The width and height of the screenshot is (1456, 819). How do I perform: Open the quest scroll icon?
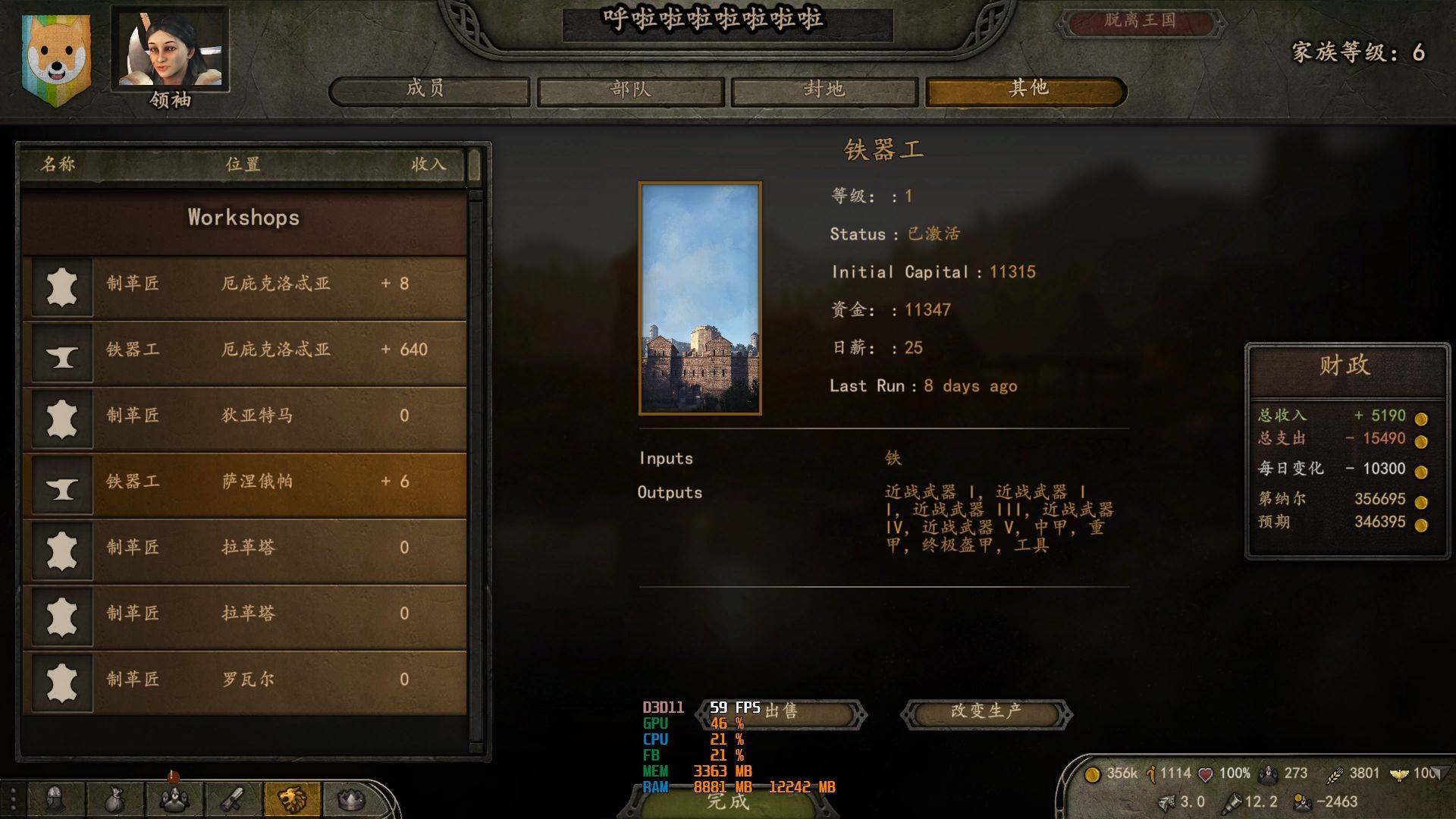point(233,799)
